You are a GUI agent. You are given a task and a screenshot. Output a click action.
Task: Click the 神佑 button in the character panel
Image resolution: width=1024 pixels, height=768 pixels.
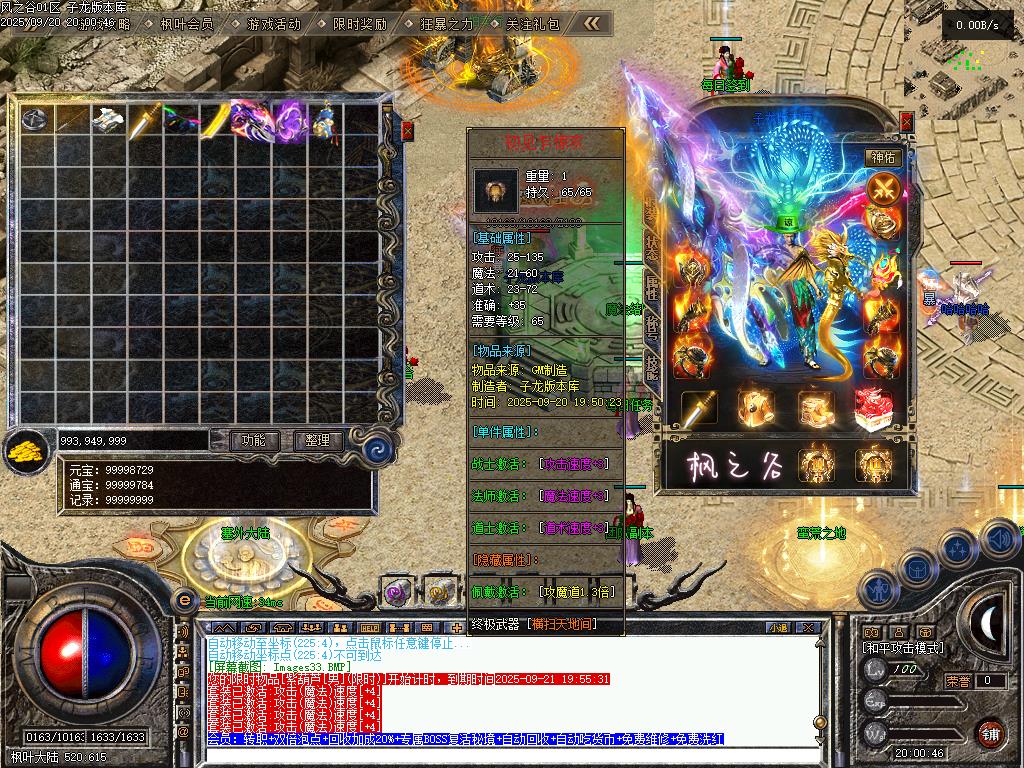click(x=884, y=157)
